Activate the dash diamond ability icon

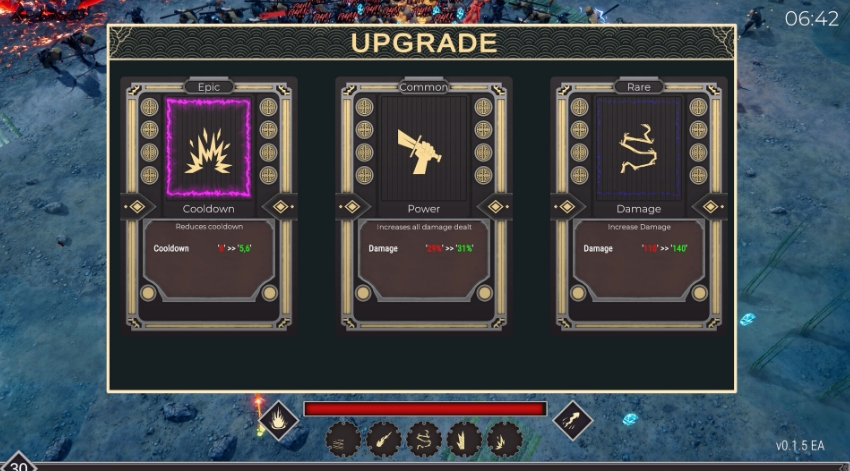coord(573,420)
